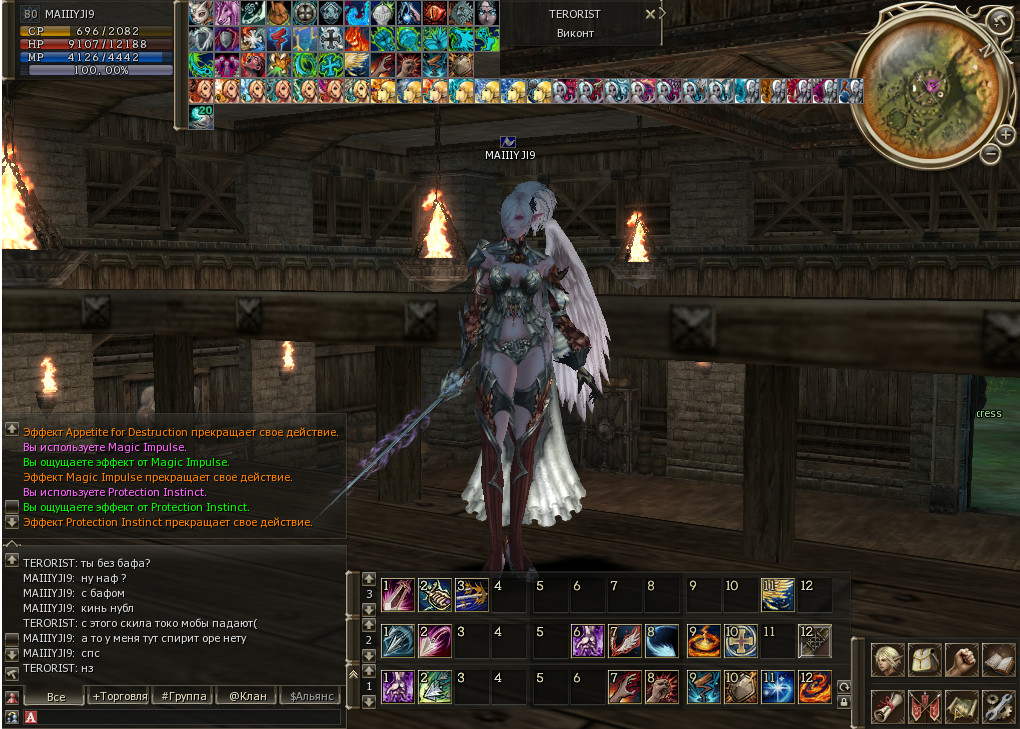Zoom out on the minimap

[990, 154]
